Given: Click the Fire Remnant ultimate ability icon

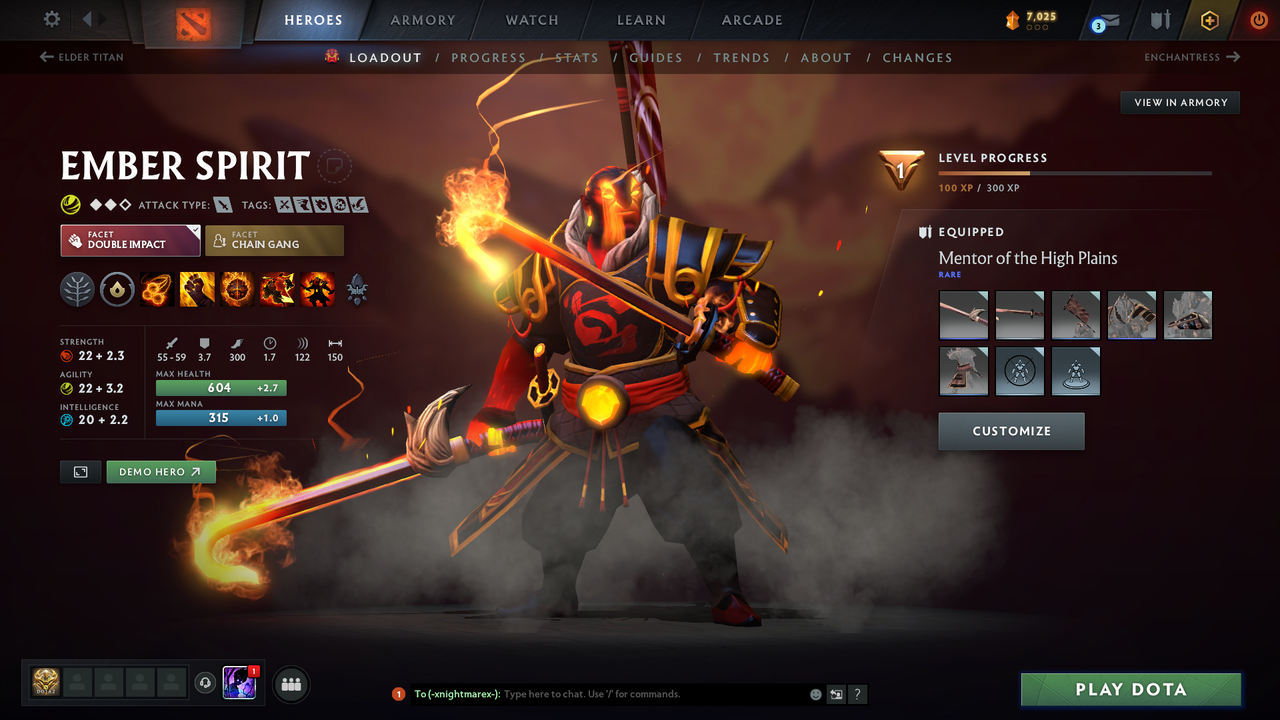Looking at the screenshot, I should [x=317, y=289].
